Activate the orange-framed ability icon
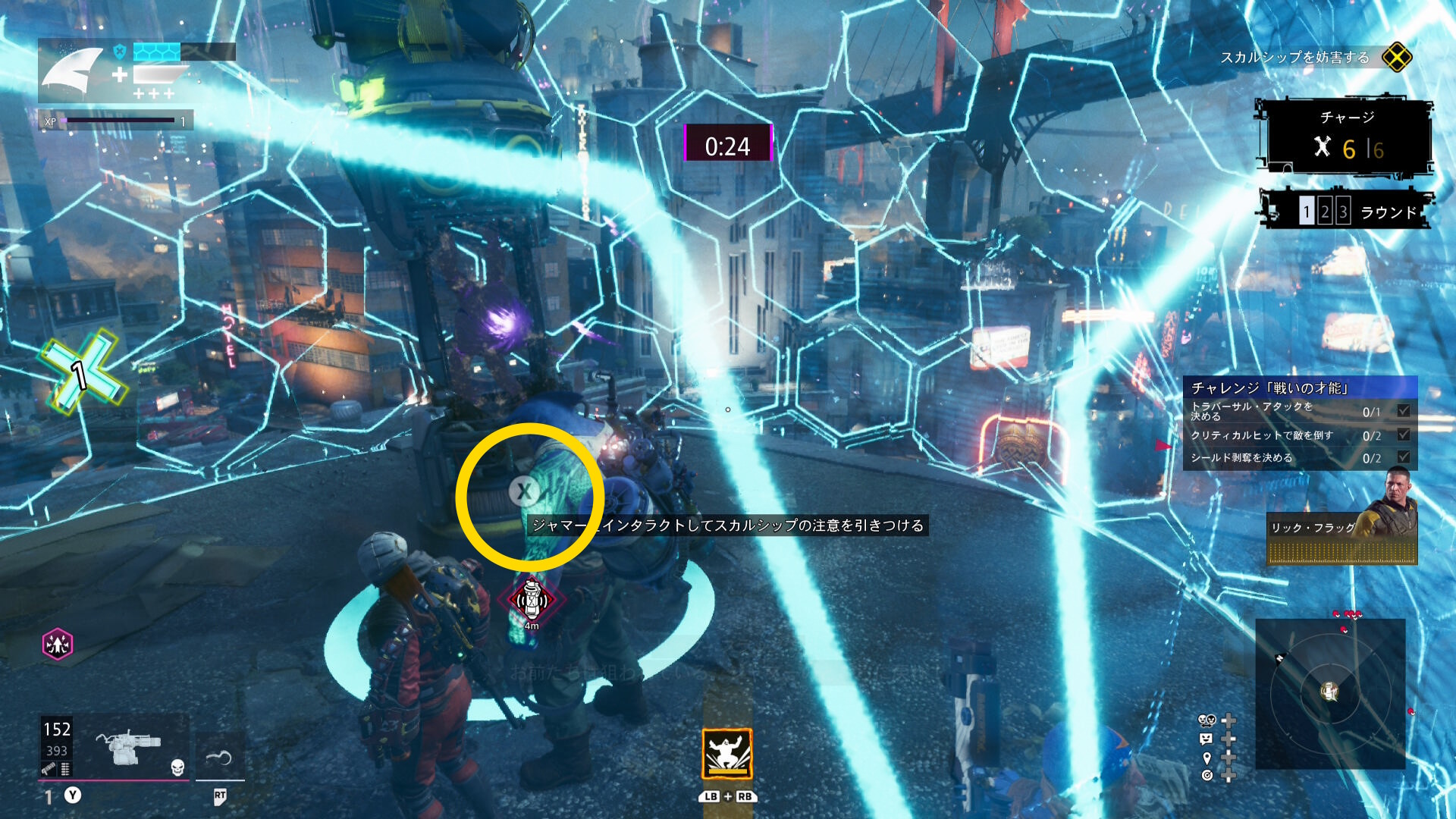Image resolution: width=1456 pixels, height=819 pixels. click(726, 754)
